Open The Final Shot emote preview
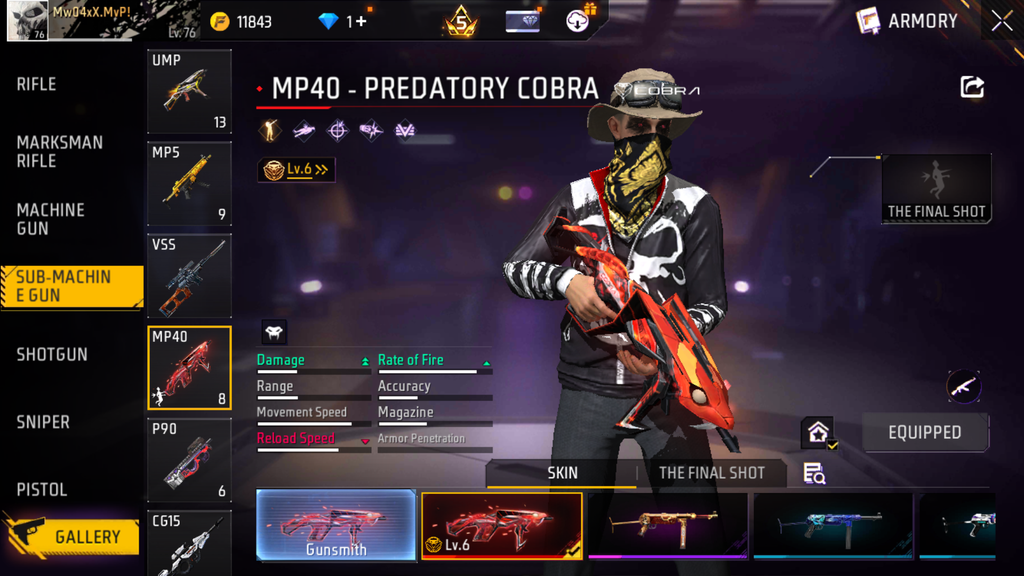 pos(936,188)
